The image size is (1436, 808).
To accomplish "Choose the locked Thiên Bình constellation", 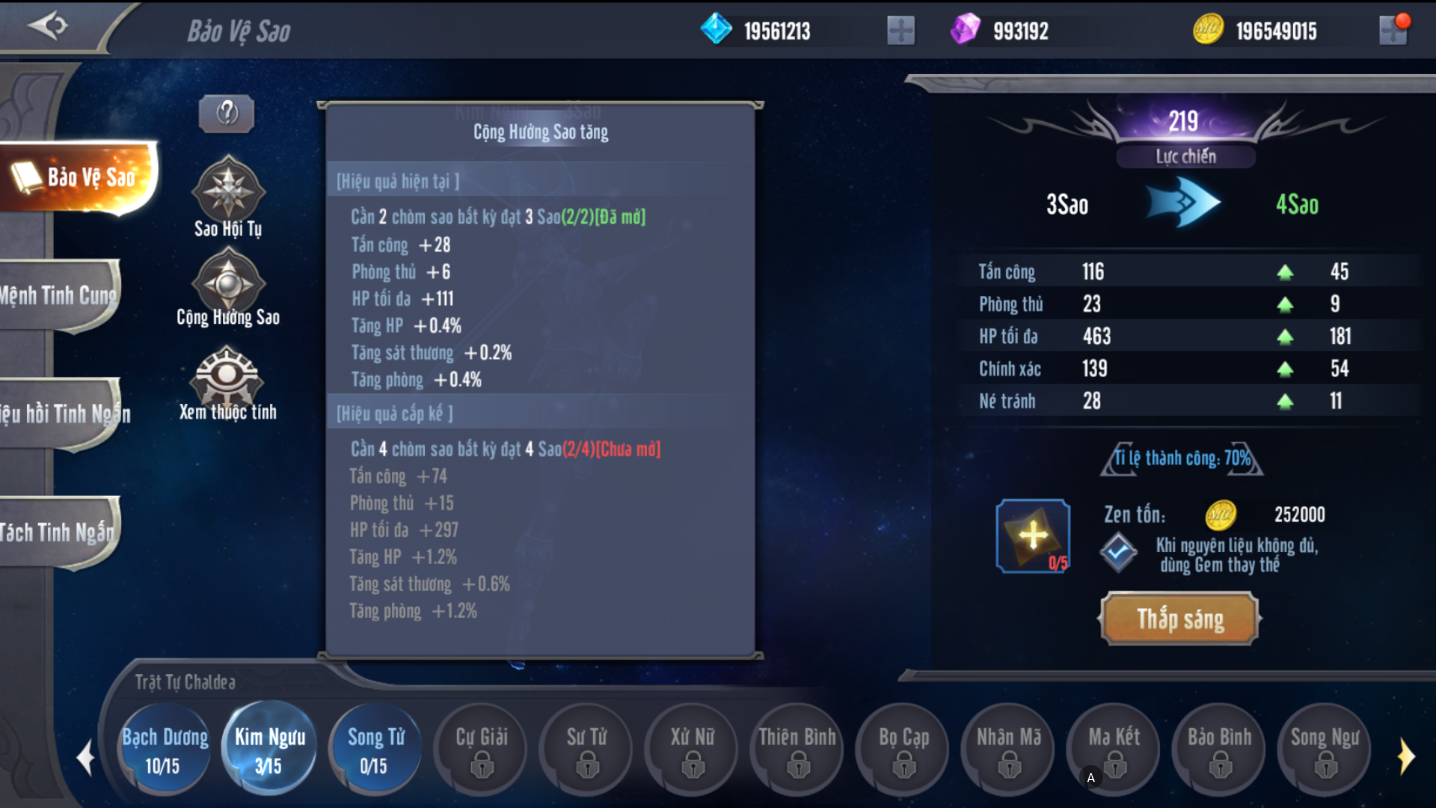I will point(797,749).
